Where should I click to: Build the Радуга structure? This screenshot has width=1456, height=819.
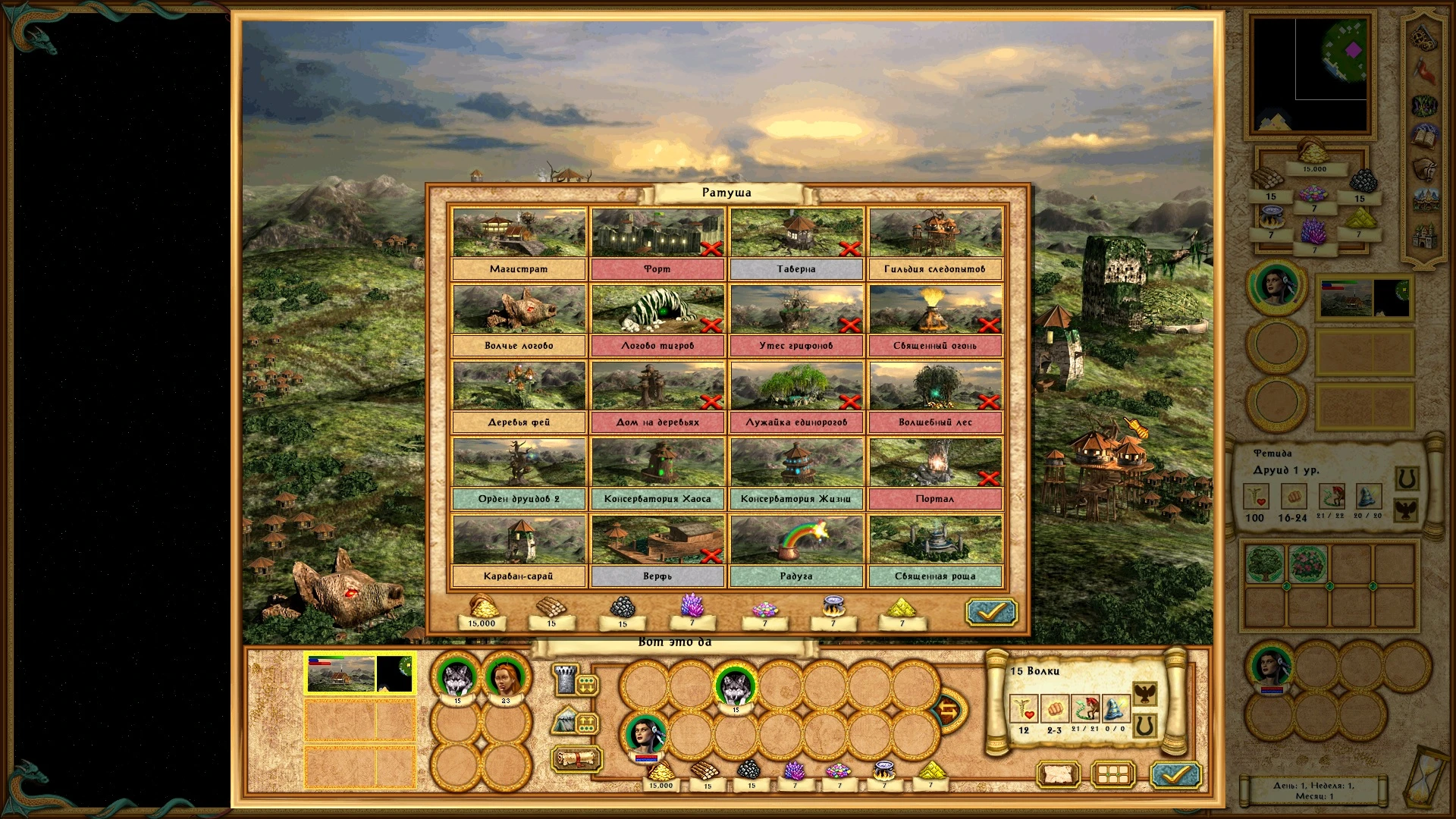795,538
